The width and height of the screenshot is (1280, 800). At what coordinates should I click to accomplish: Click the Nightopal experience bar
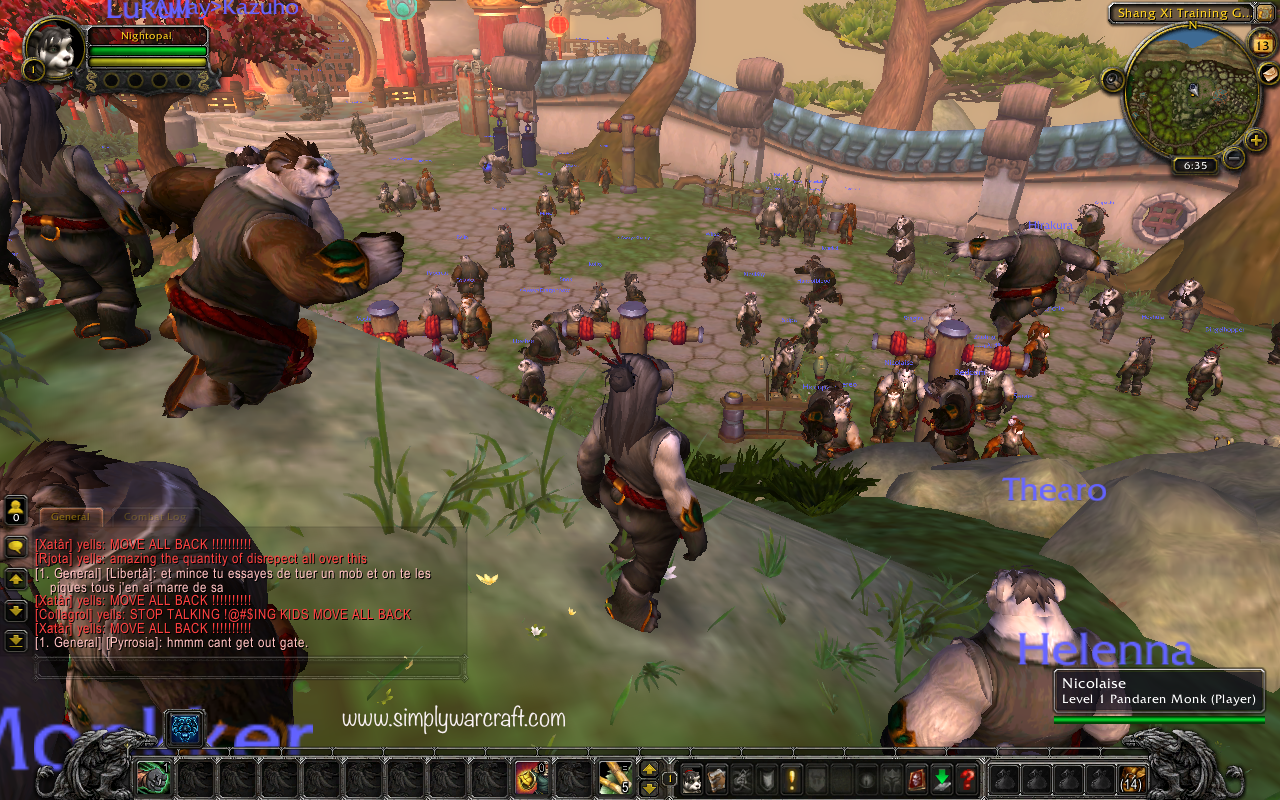click(x=147, y=36)
